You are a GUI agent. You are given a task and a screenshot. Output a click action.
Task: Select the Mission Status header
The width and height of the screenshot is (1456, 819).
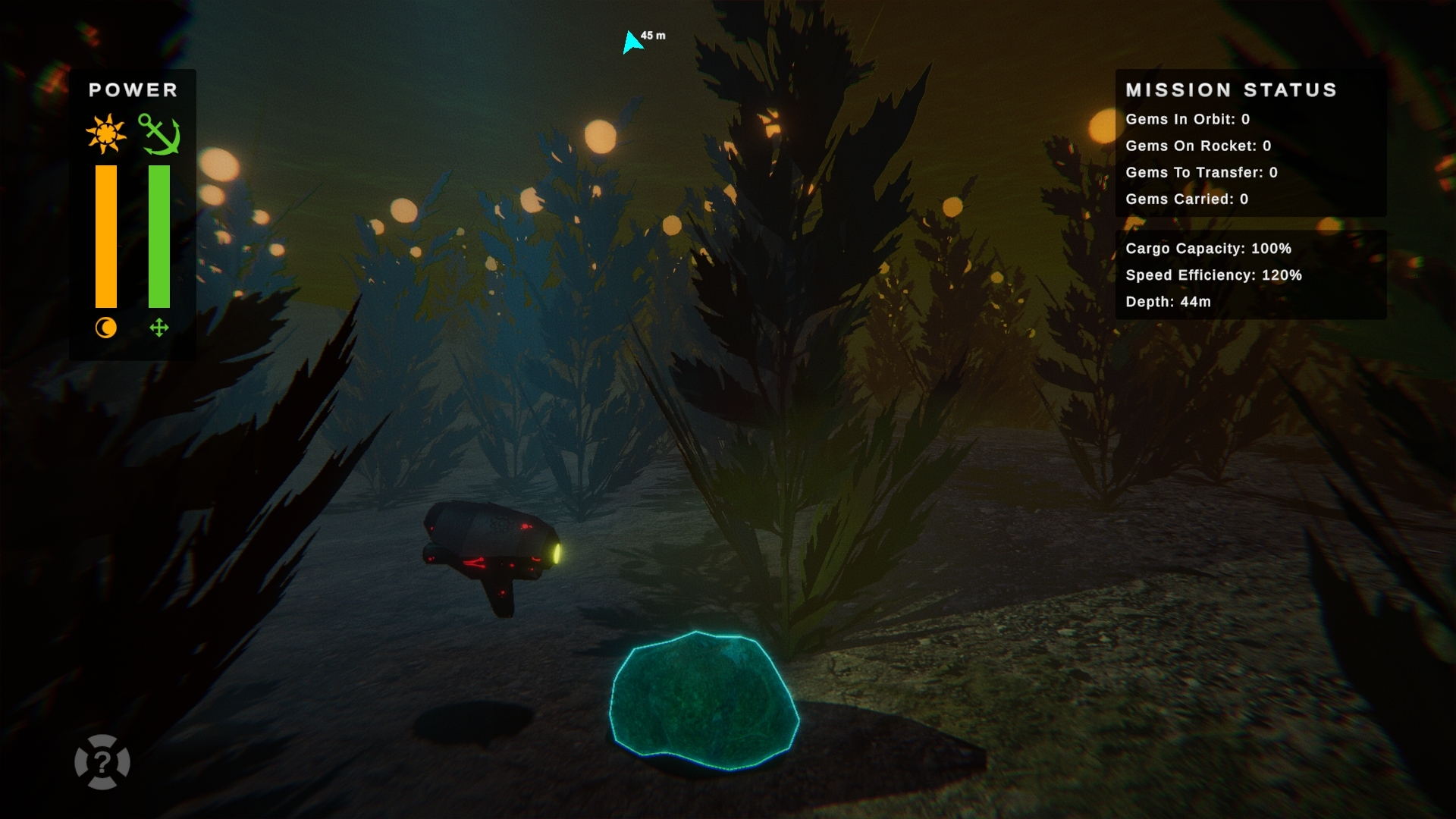(1230, 90)
